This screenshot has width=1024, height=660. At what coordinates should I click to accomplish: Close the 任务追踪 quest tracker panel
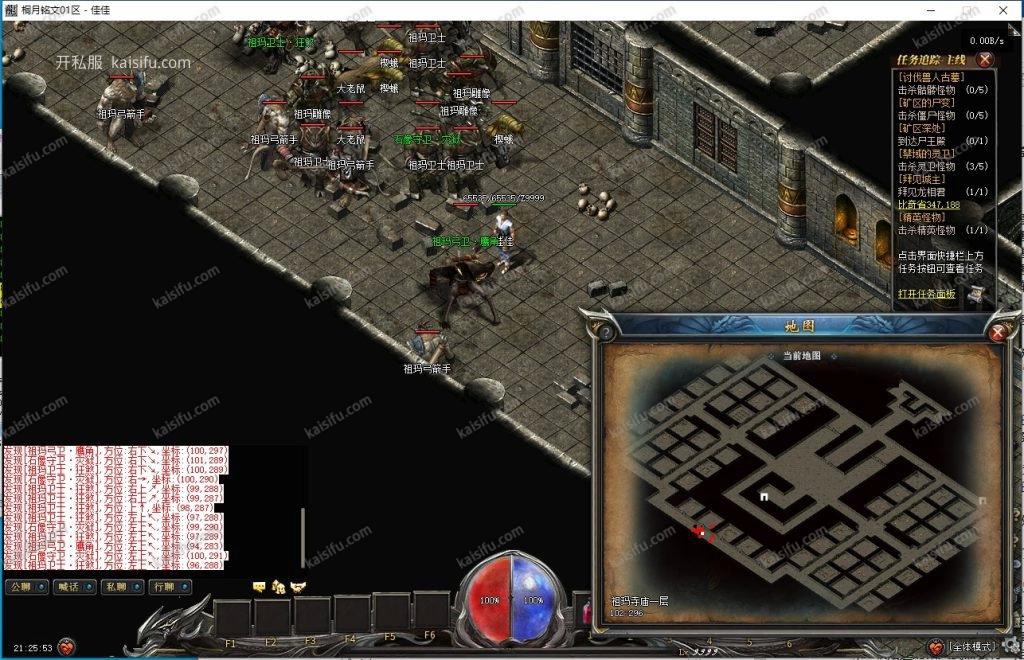985,60
